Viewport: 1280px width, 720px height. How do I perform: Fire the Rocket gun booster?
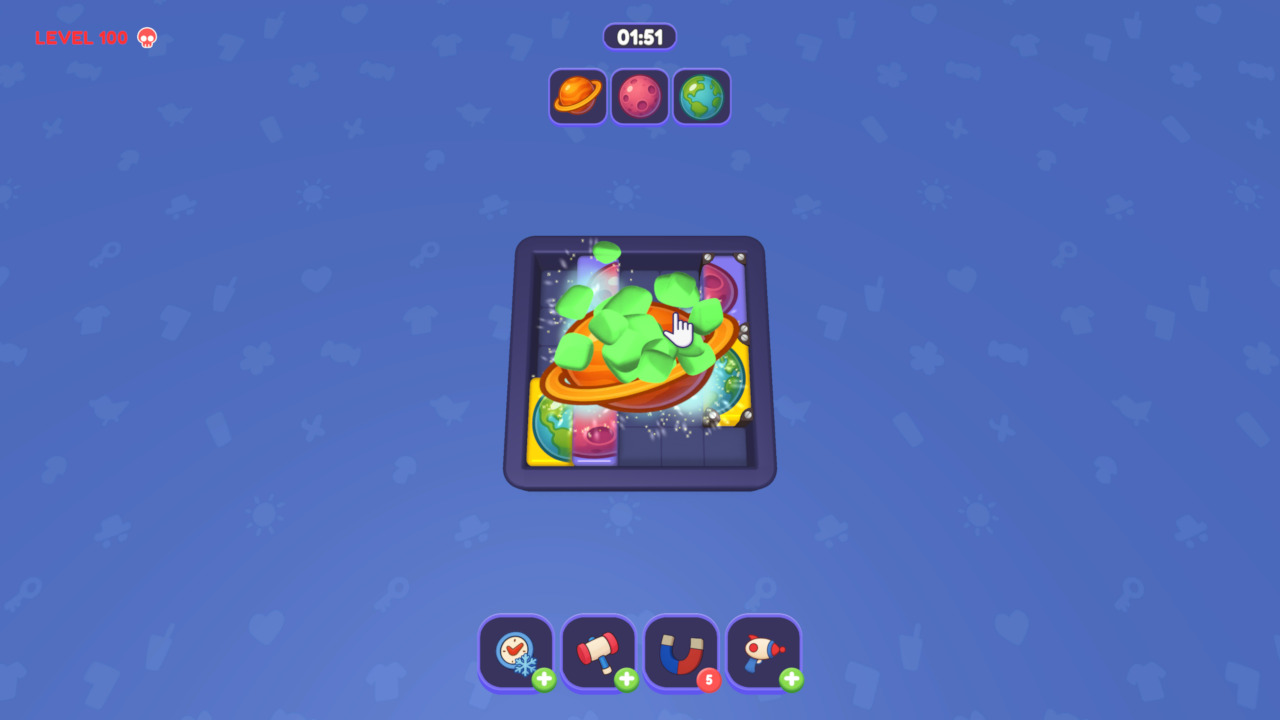click(x=763, y=650)
